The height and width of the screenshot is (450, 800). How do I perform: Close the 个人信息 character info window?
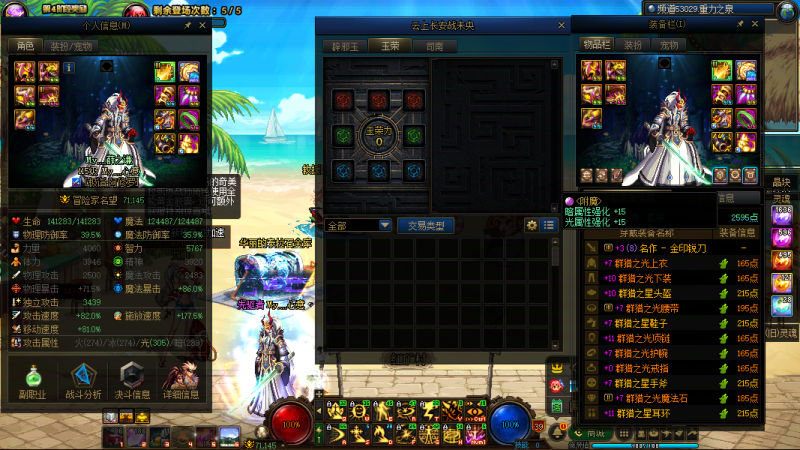pos(202,26)
